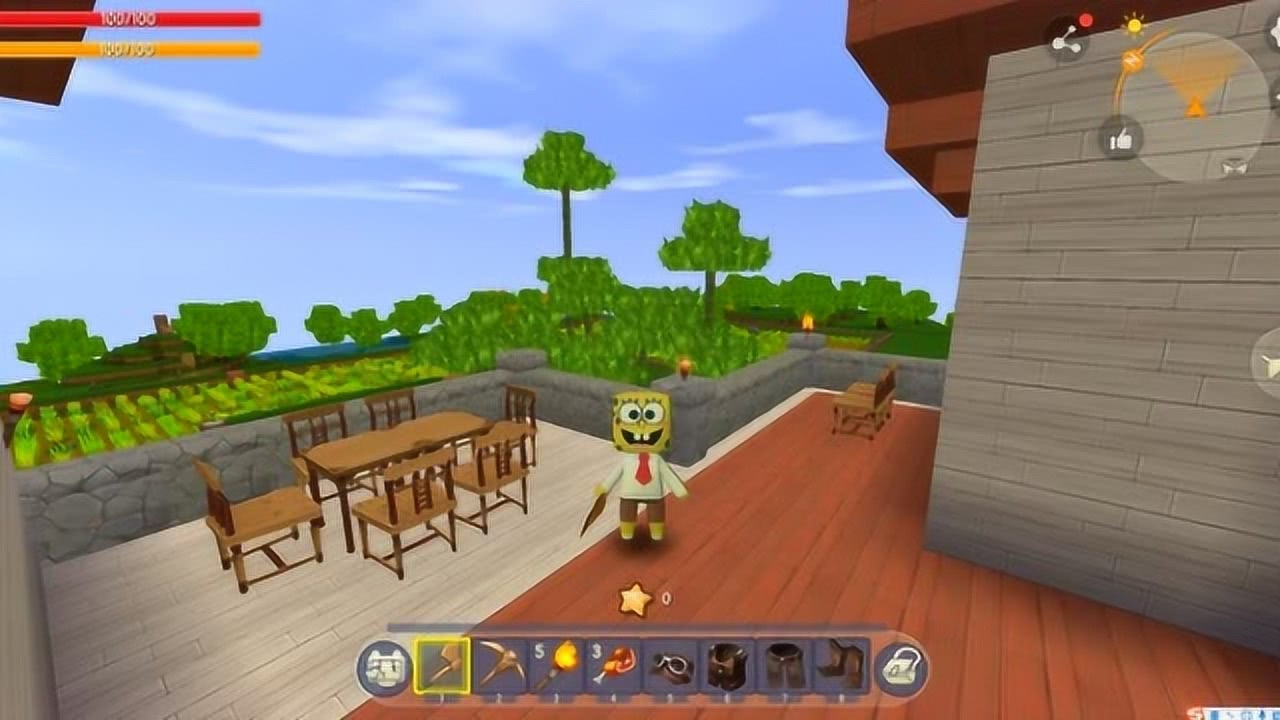The height and width of the screenshot is (720, 1280).
Task: Select the axe hotbar slot
Action: tap(442, 665)
